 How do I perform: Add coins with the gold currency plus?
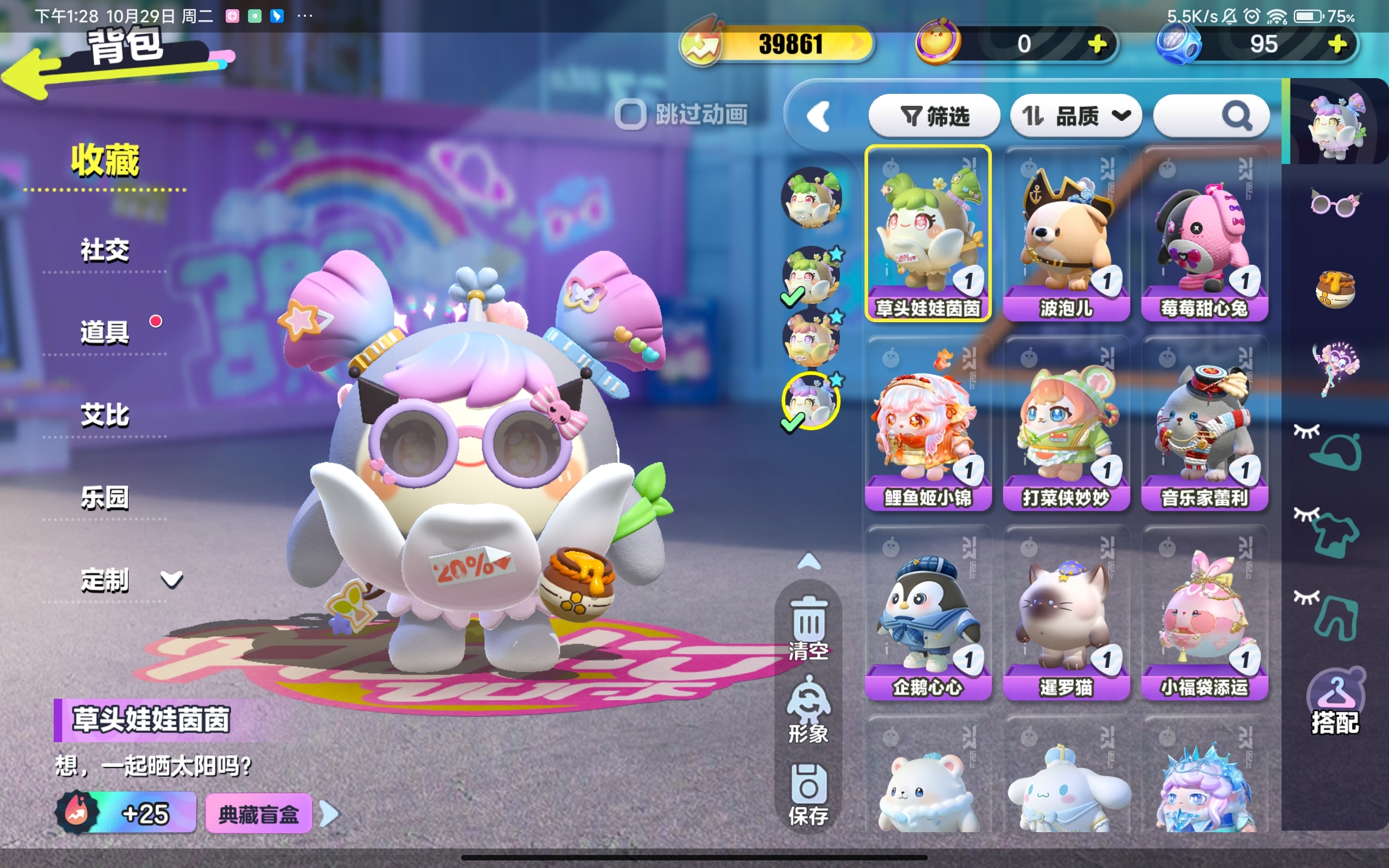click(x=1097, y=44)
